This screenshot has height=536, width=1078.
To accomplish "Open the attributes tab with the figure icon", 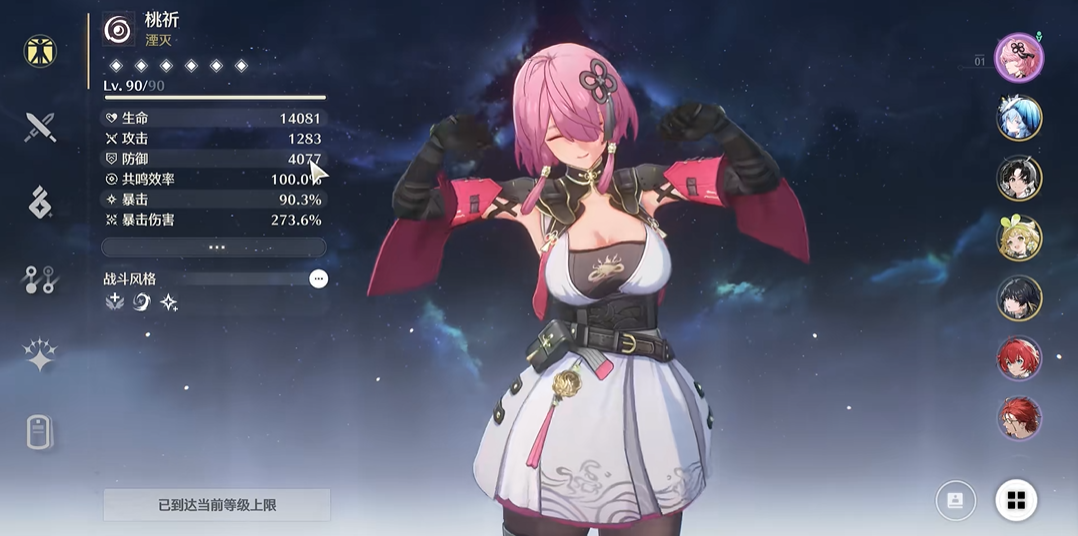I will [40, 51].
